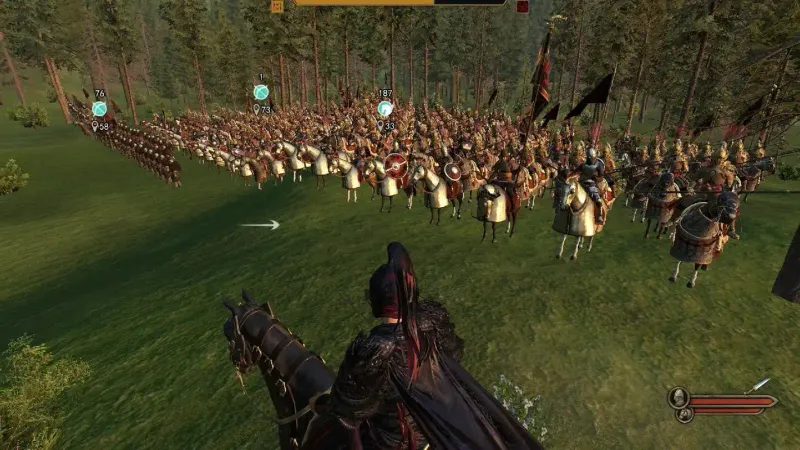Click the red enemy team banner icon
Screen dimensions: 800x450
click(522, 6)
